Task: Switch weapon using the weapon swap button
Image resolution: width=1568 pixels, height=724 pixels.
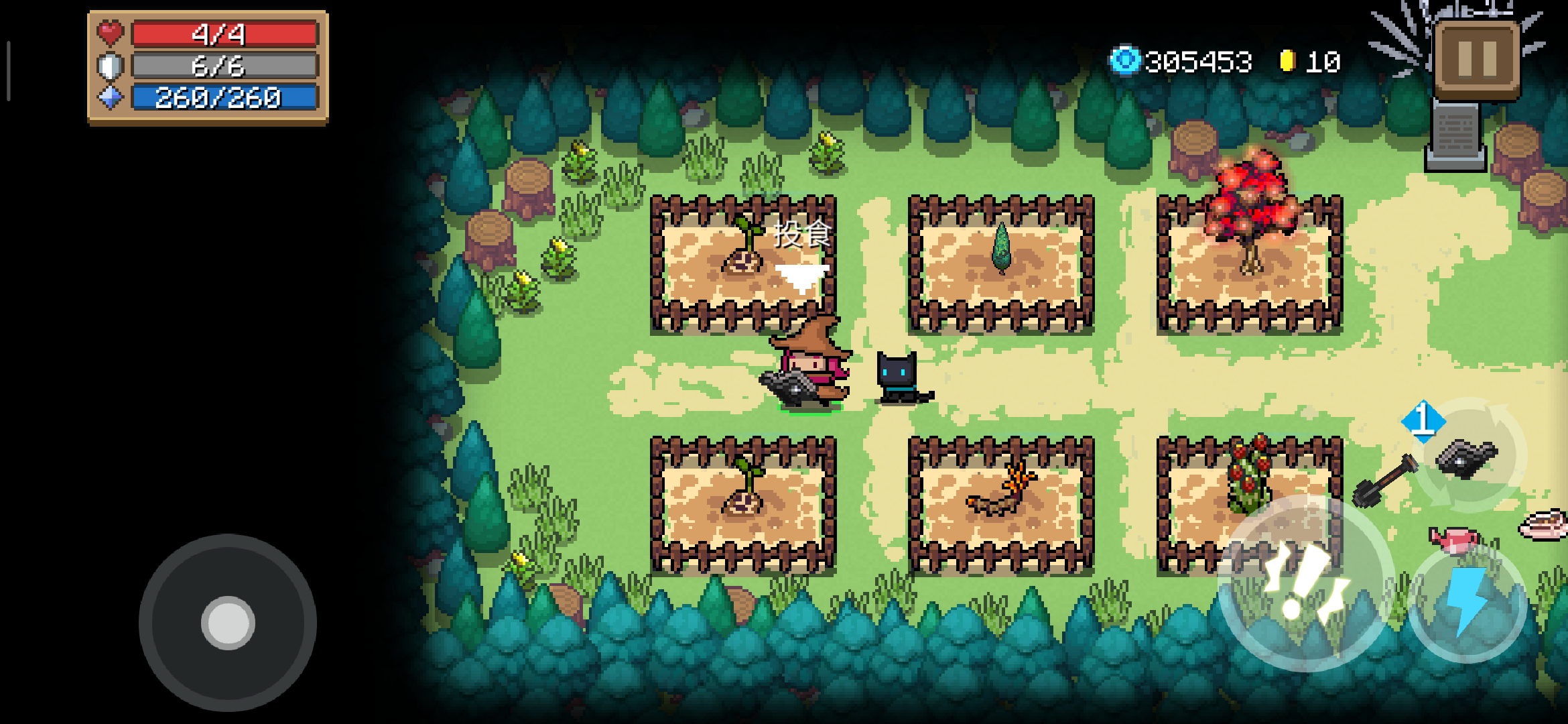Action: (x=1469, y=456)
